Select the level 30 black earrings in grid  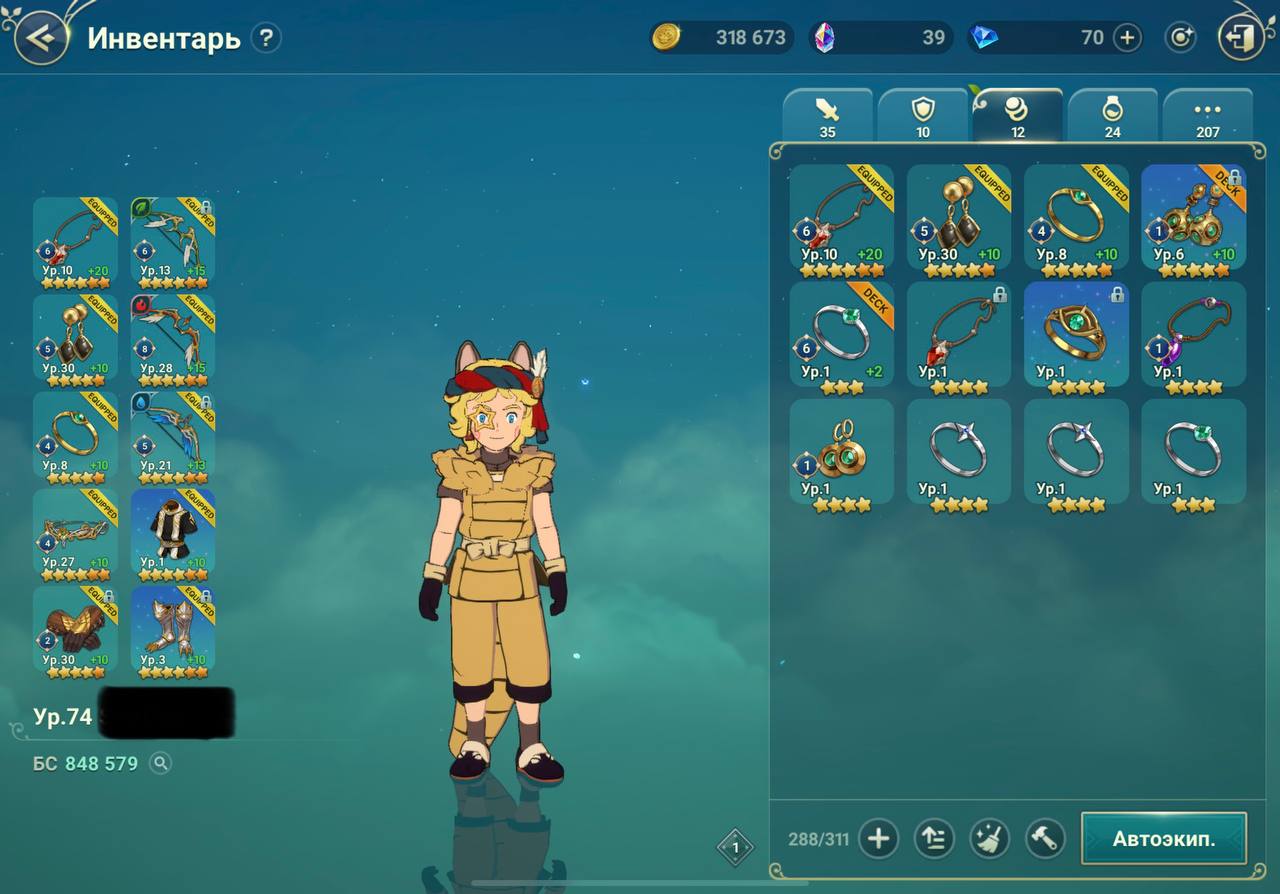pyautogui.click(x=958, y=217)
